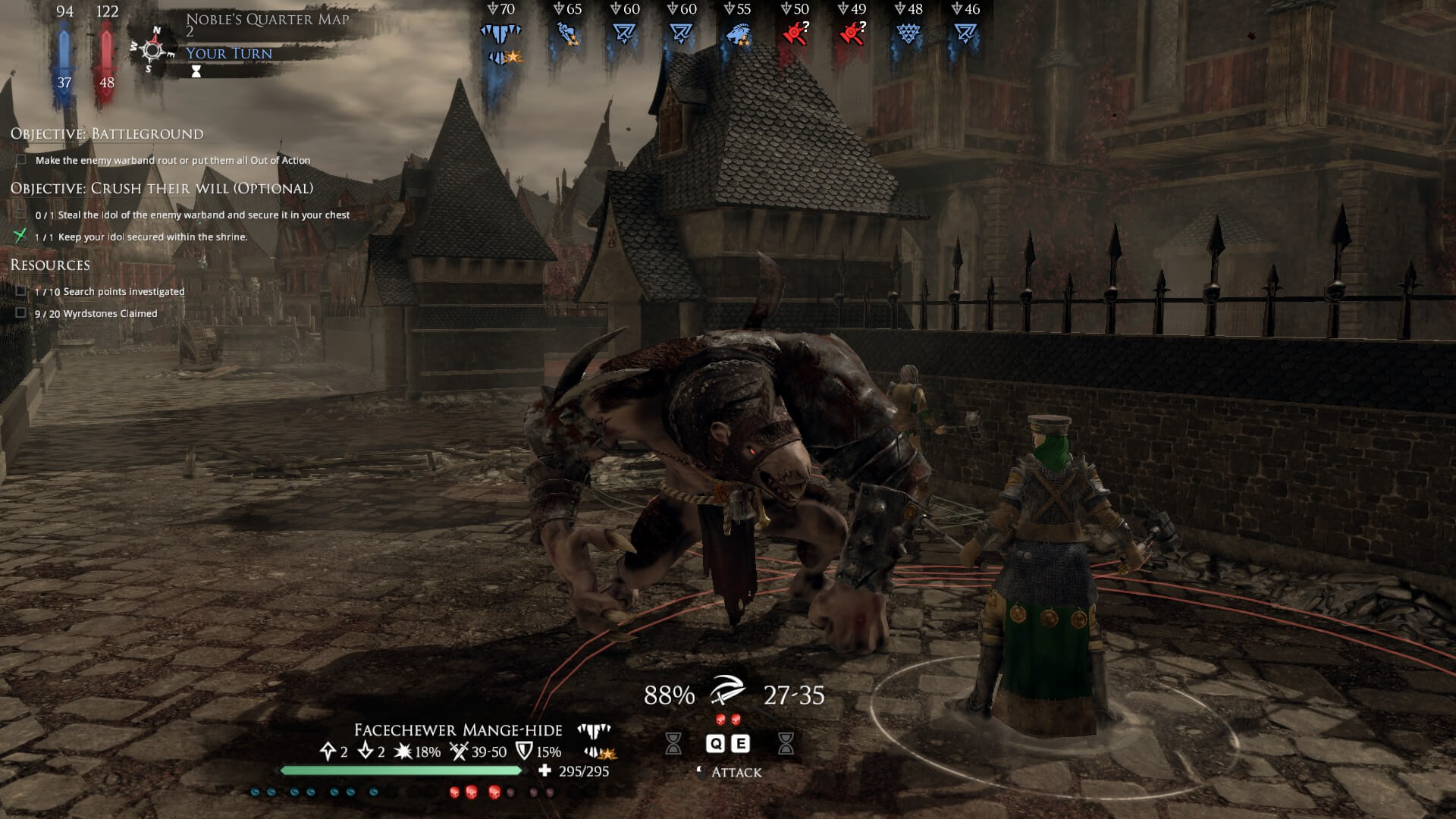Click the Search points investigated checkbox
1456x819 pixels.
pyautogui.click(x=19, y=290)
